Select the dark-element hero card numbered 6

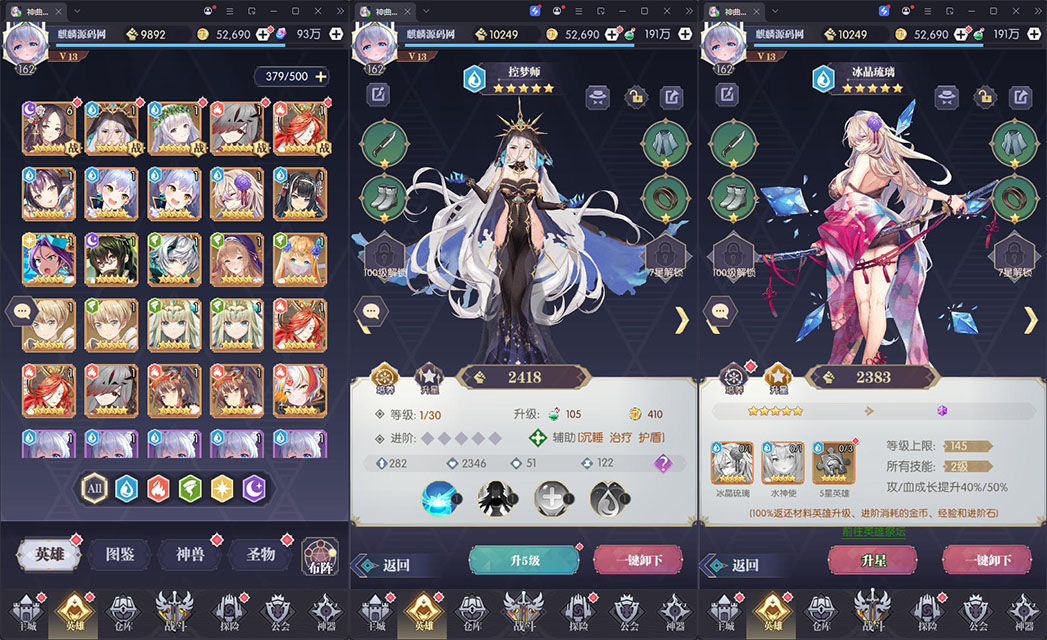pos(49,127)
